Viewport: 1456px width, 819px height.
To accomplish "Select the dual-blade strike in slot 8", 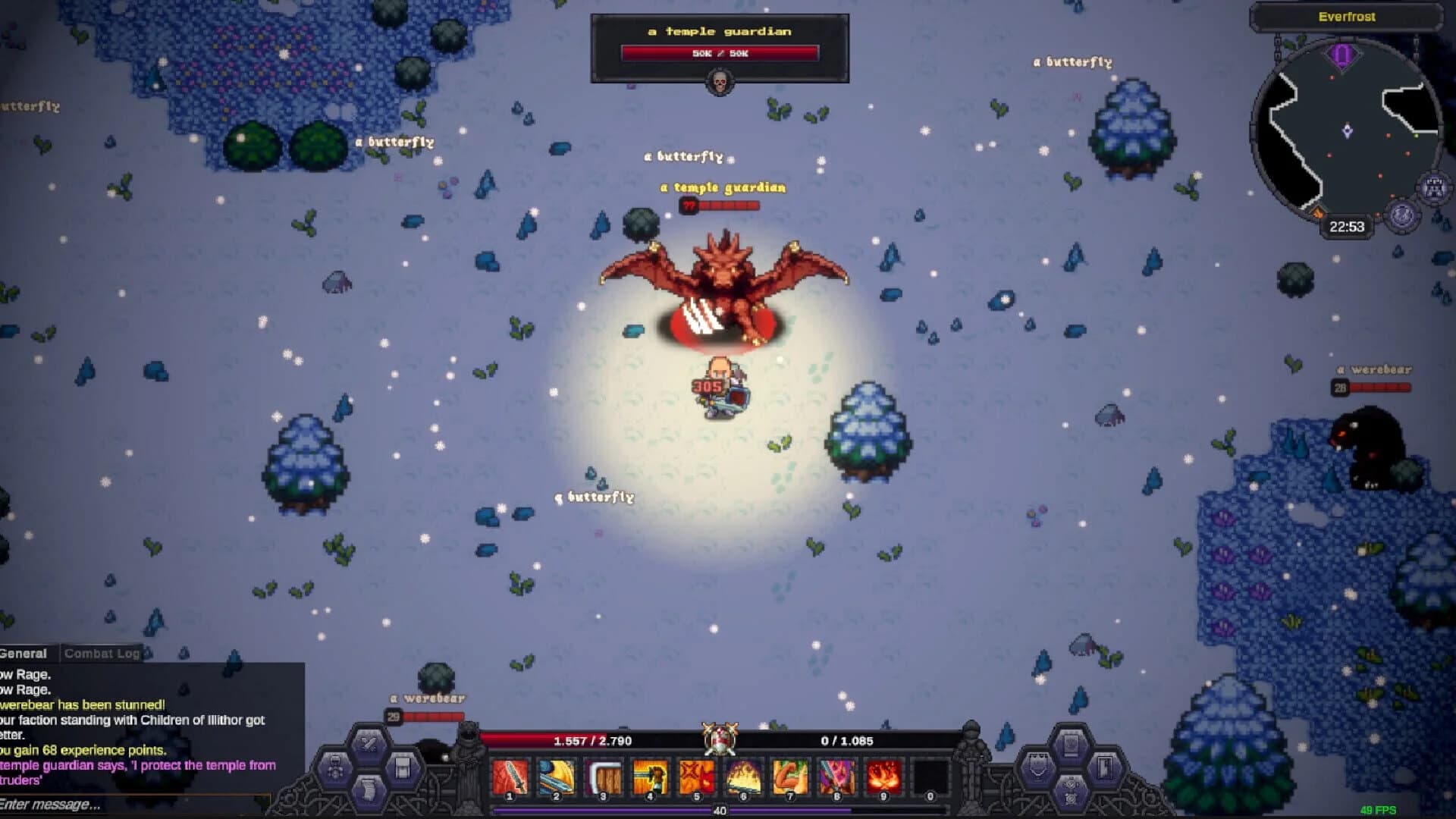I will pos(838,773).
